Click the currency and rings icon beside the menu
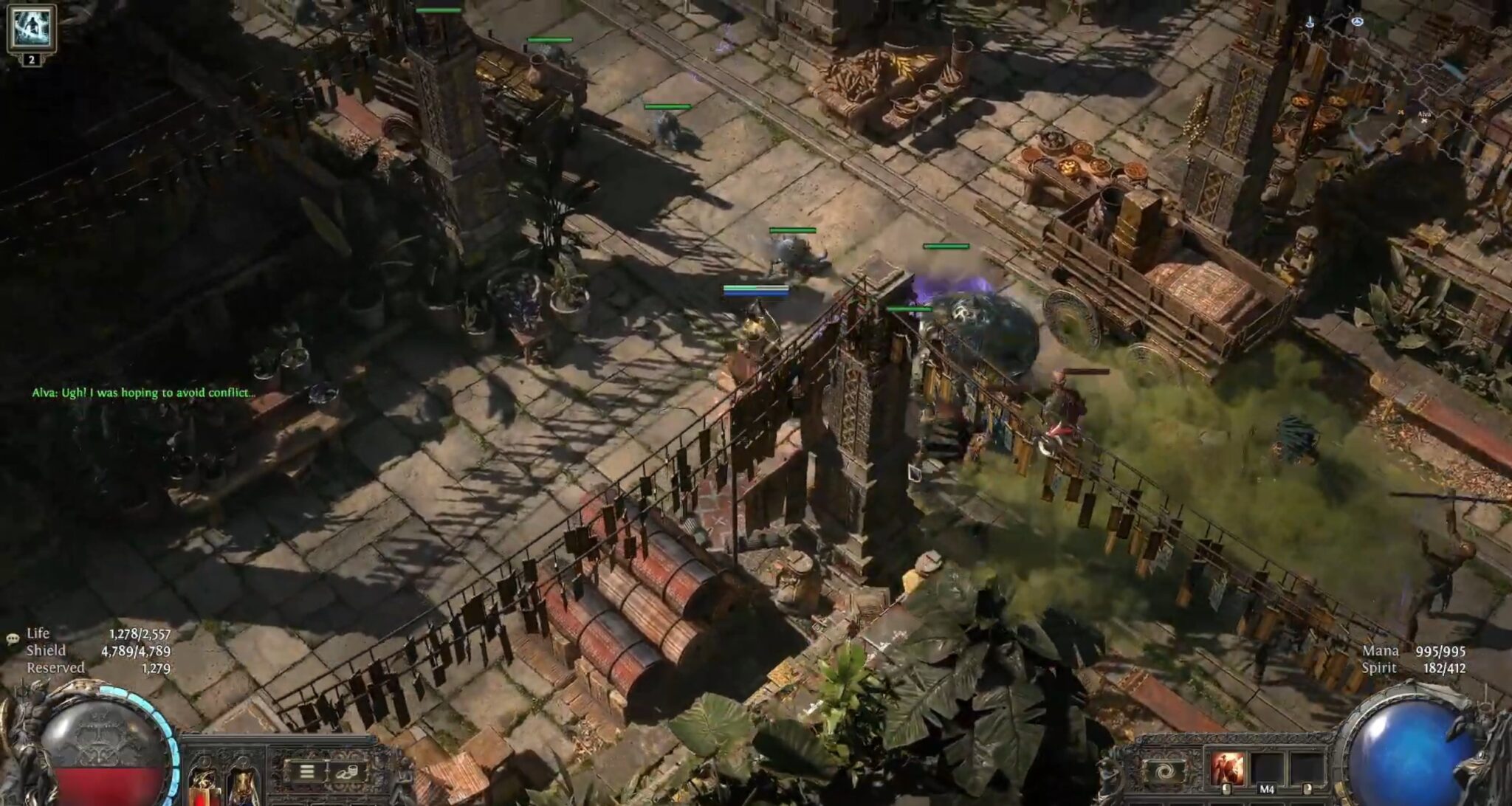This screenshot has width=1512, height=806. coord(348,773)
